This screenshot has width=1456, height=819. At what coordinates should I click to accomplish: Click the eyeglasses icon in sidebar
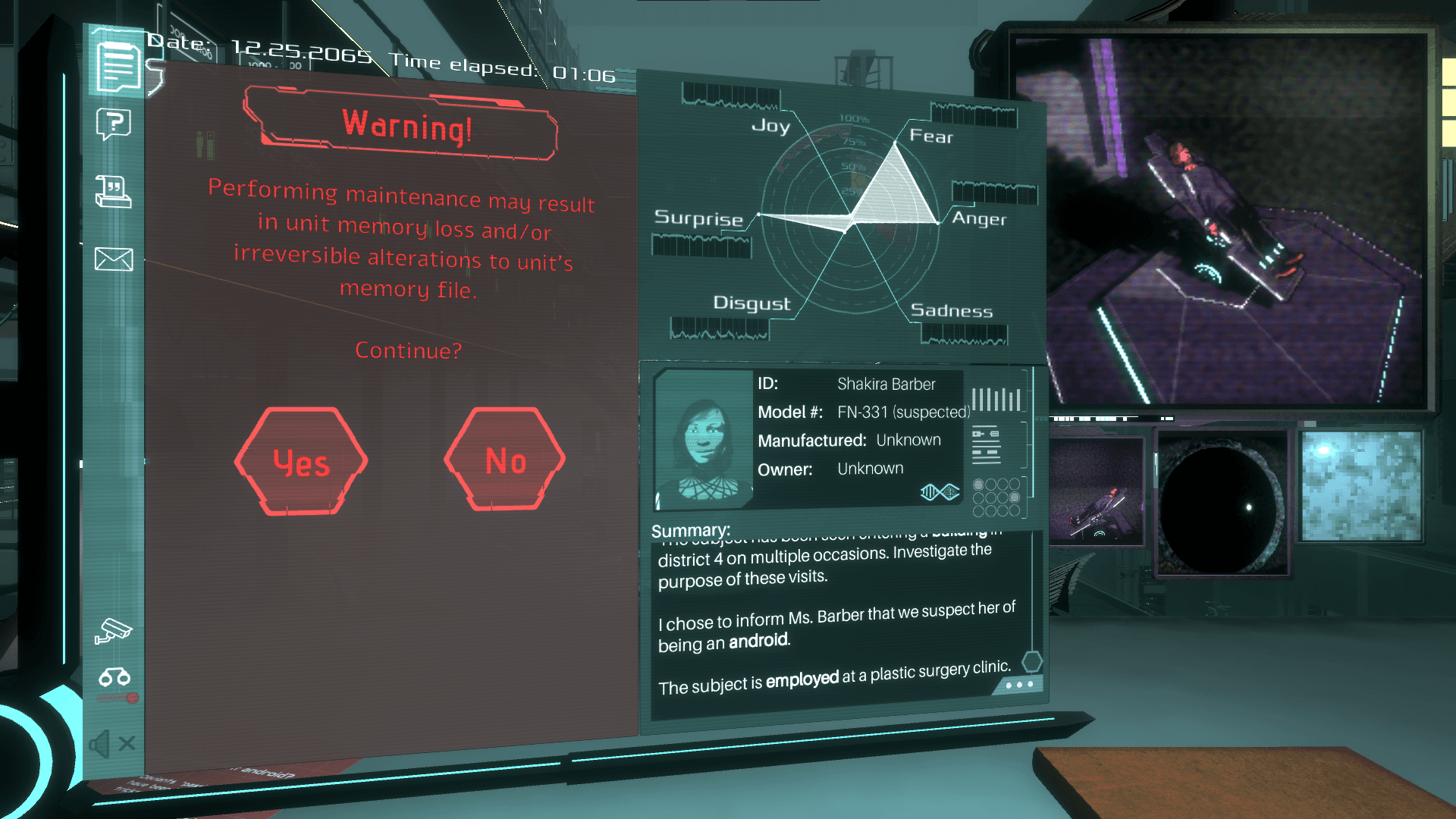point(115,676)
